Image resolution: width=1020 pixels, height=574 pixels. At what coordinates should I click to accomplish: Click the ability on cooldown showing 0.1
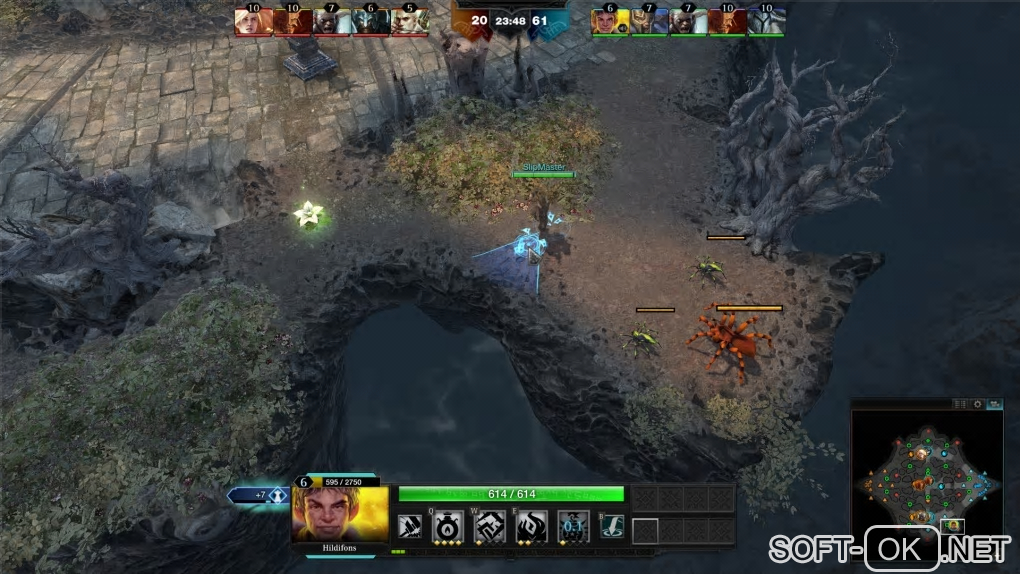[x=571, y=526]
